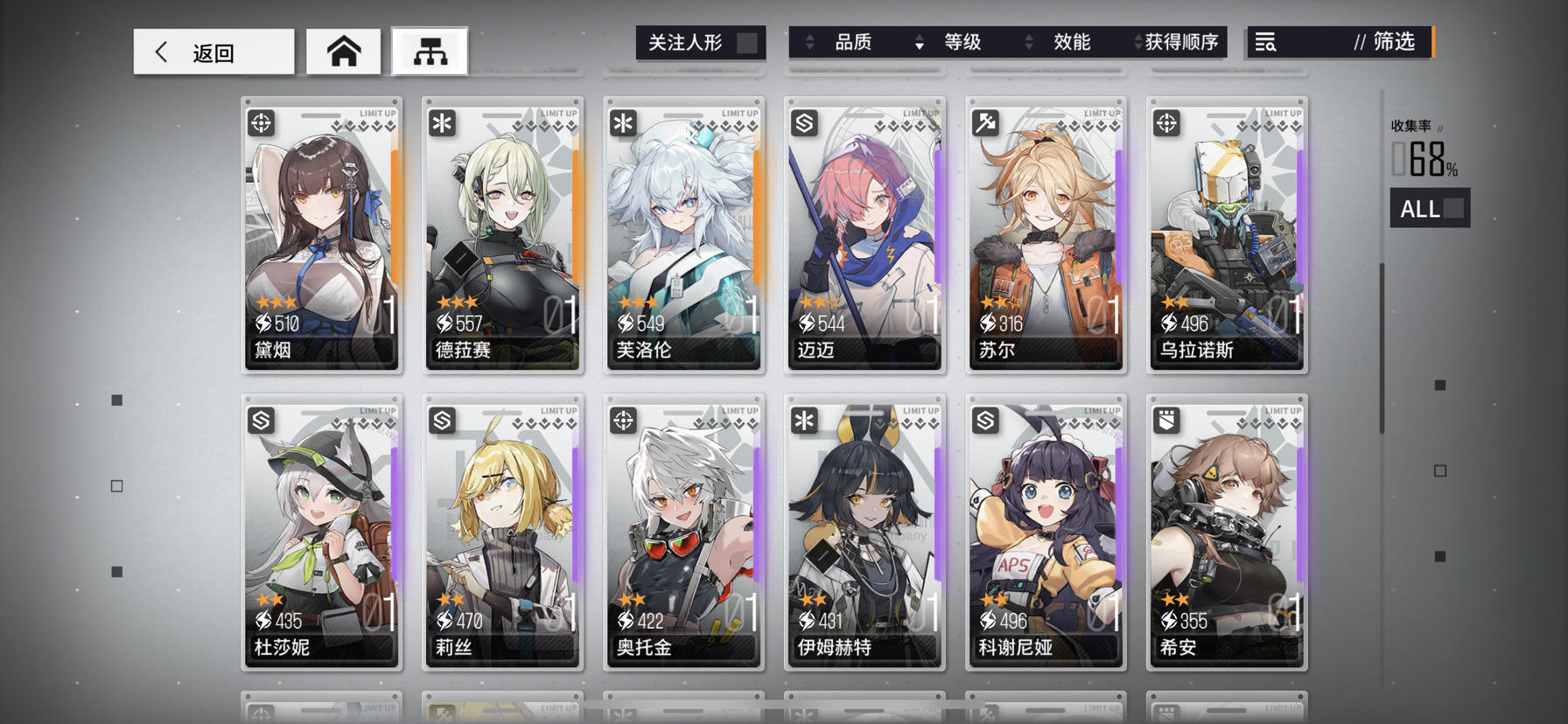Click the home icon in the top bar

tap(343, 51)
